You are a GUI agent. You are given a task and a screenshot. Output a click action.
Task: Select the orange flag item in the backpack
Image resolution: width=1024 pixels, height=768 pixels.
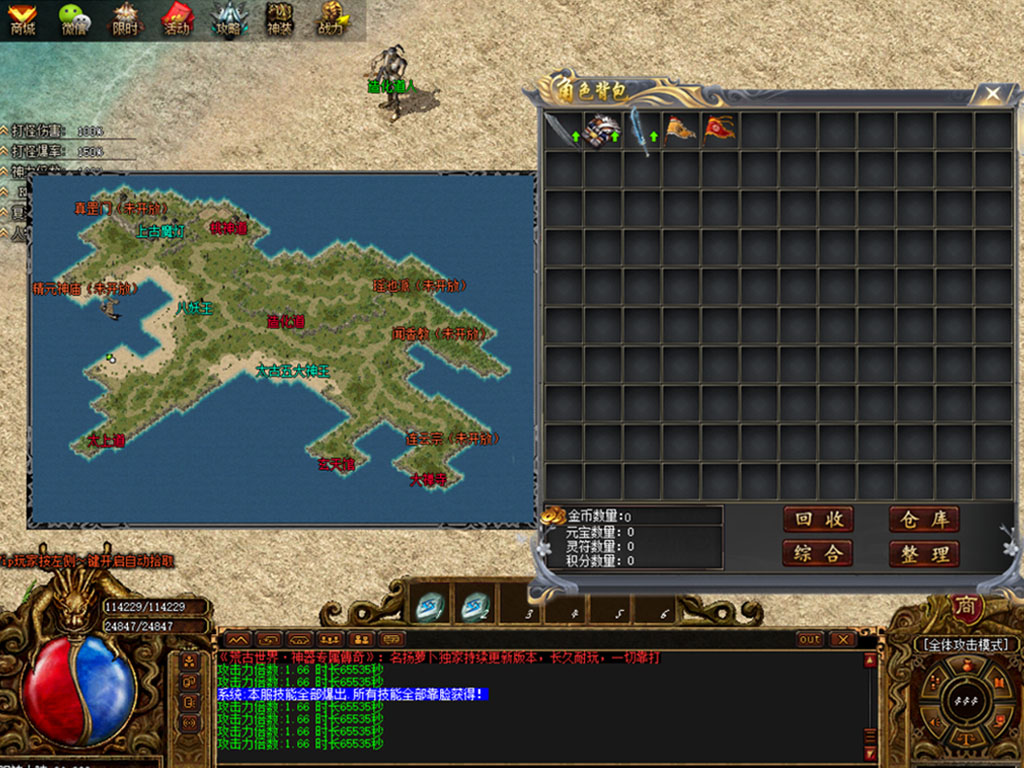[680, 131]
